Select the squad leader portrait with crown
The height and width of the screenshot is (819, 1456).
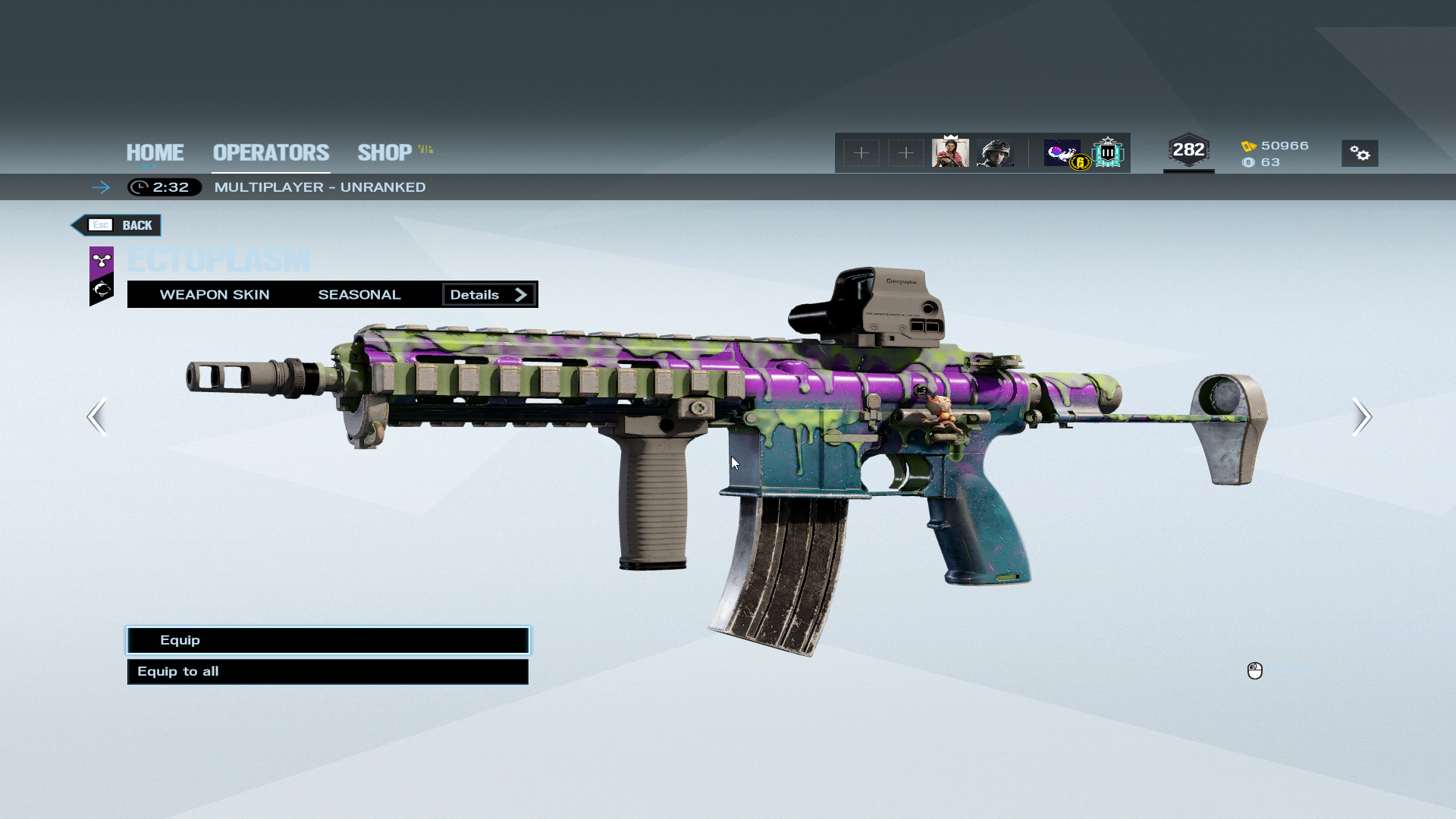(x=950, y=152)
